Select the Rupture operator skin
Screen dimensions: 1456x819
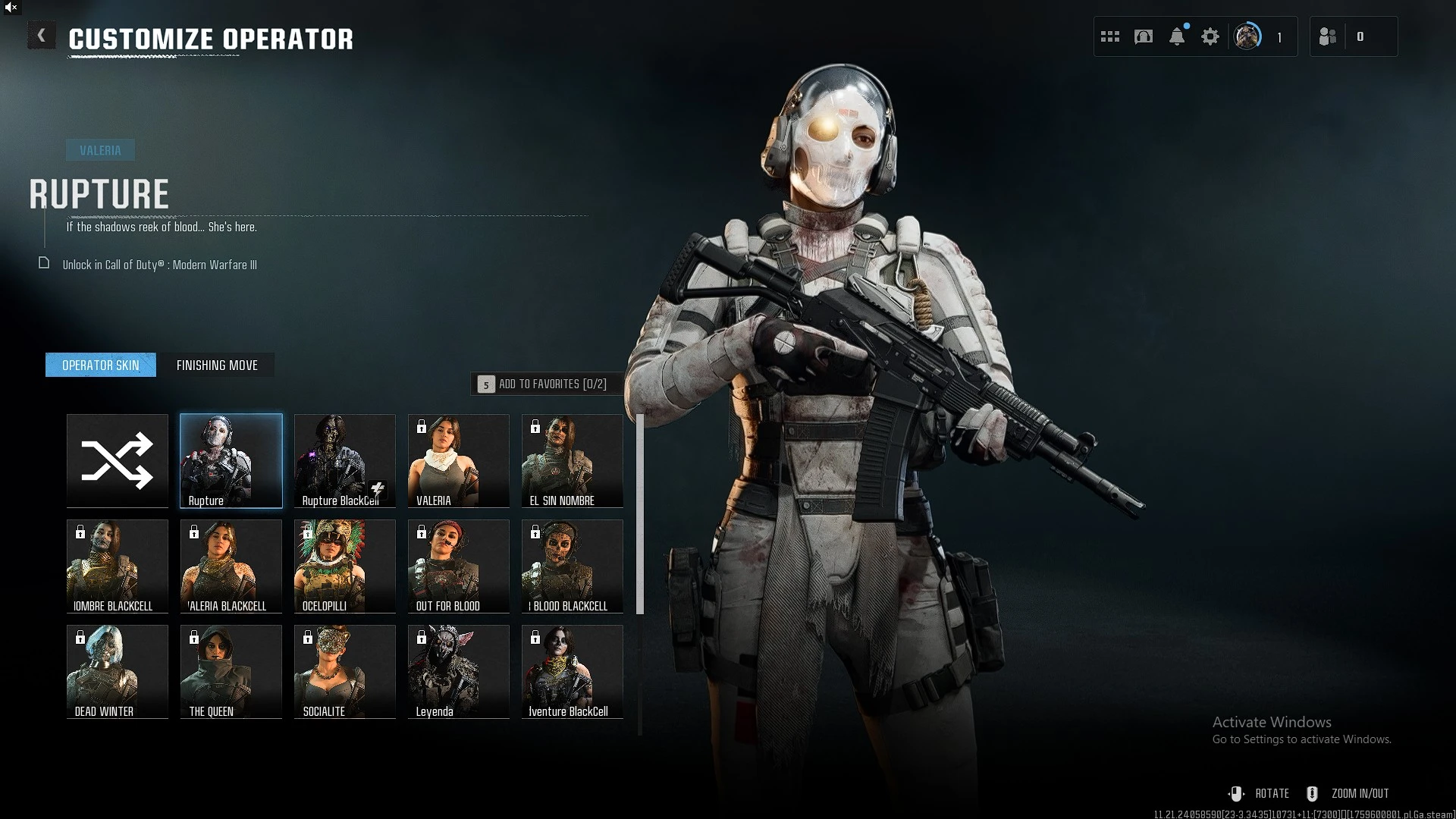231,460
